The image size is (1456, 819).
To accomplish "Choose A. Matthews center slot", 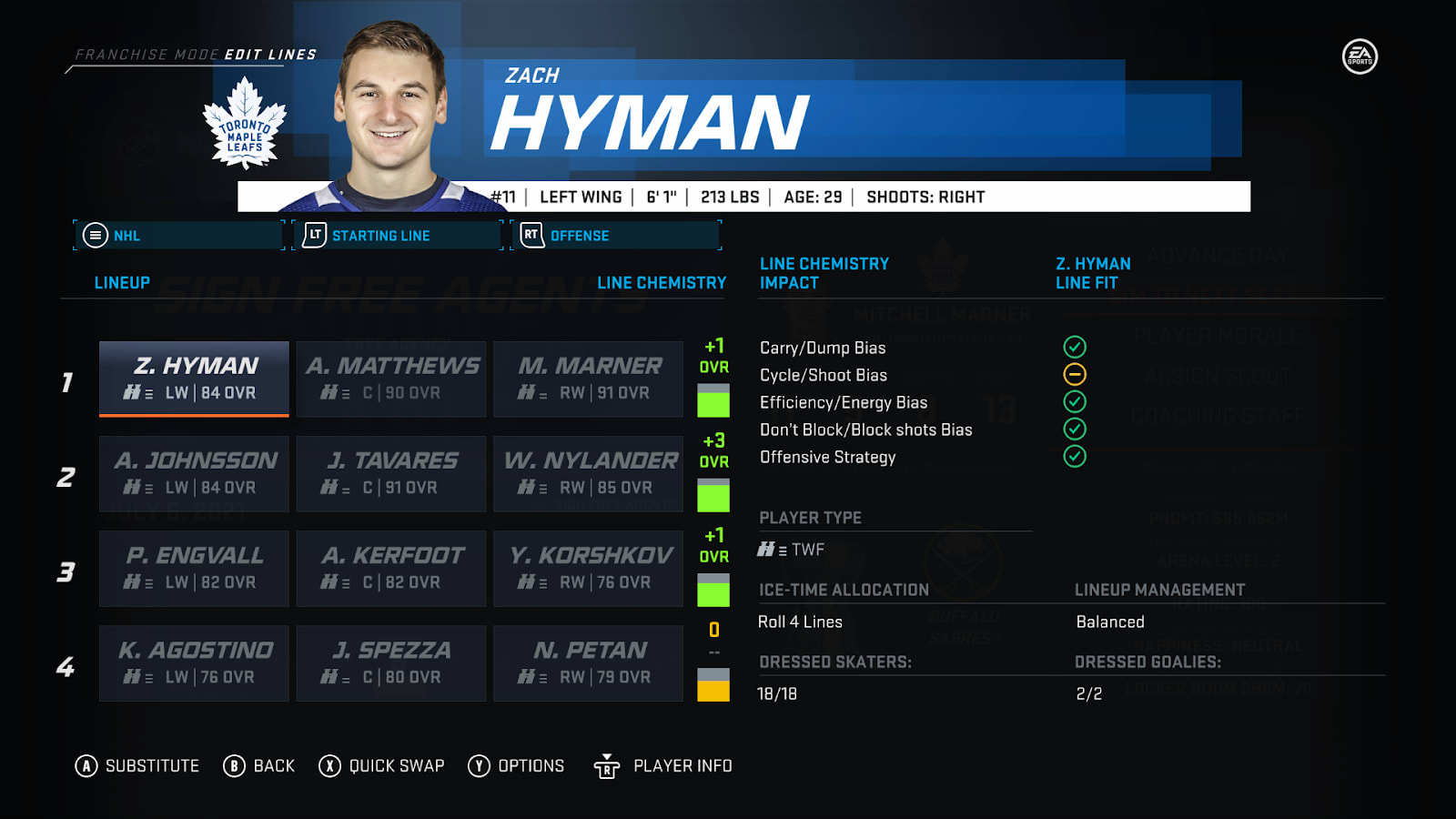I will click(x=391, y=379).
